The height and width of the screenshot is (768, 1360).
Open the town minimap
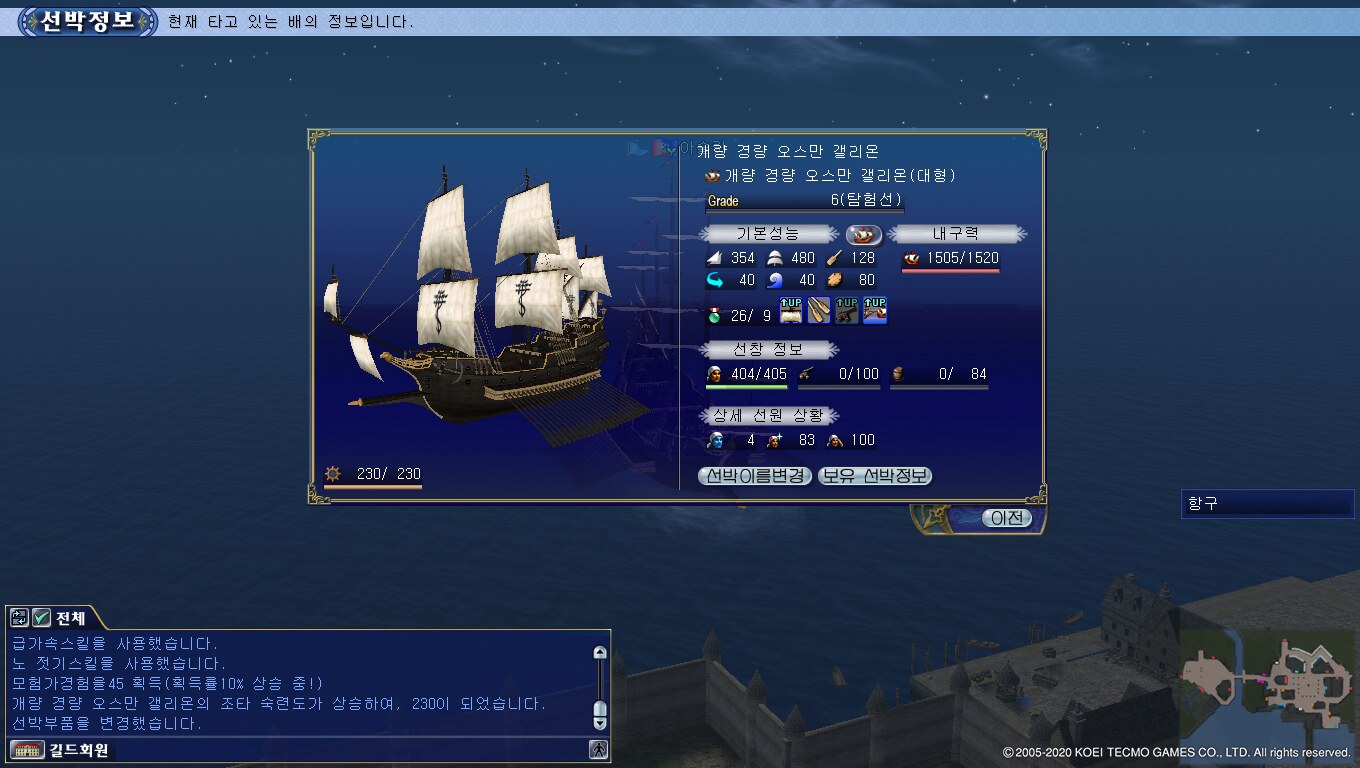click(x=1267, y=678)
